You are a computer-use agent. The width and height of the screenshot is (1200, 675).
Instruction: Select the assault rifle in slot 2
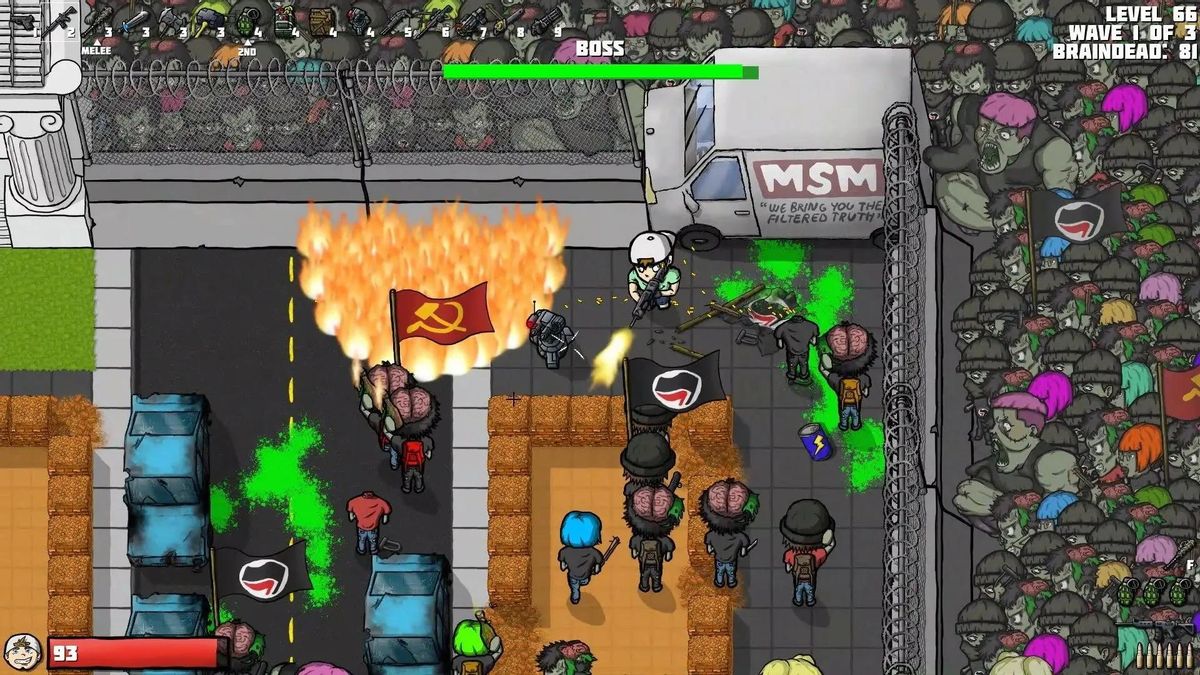click(x=60, y=20)
